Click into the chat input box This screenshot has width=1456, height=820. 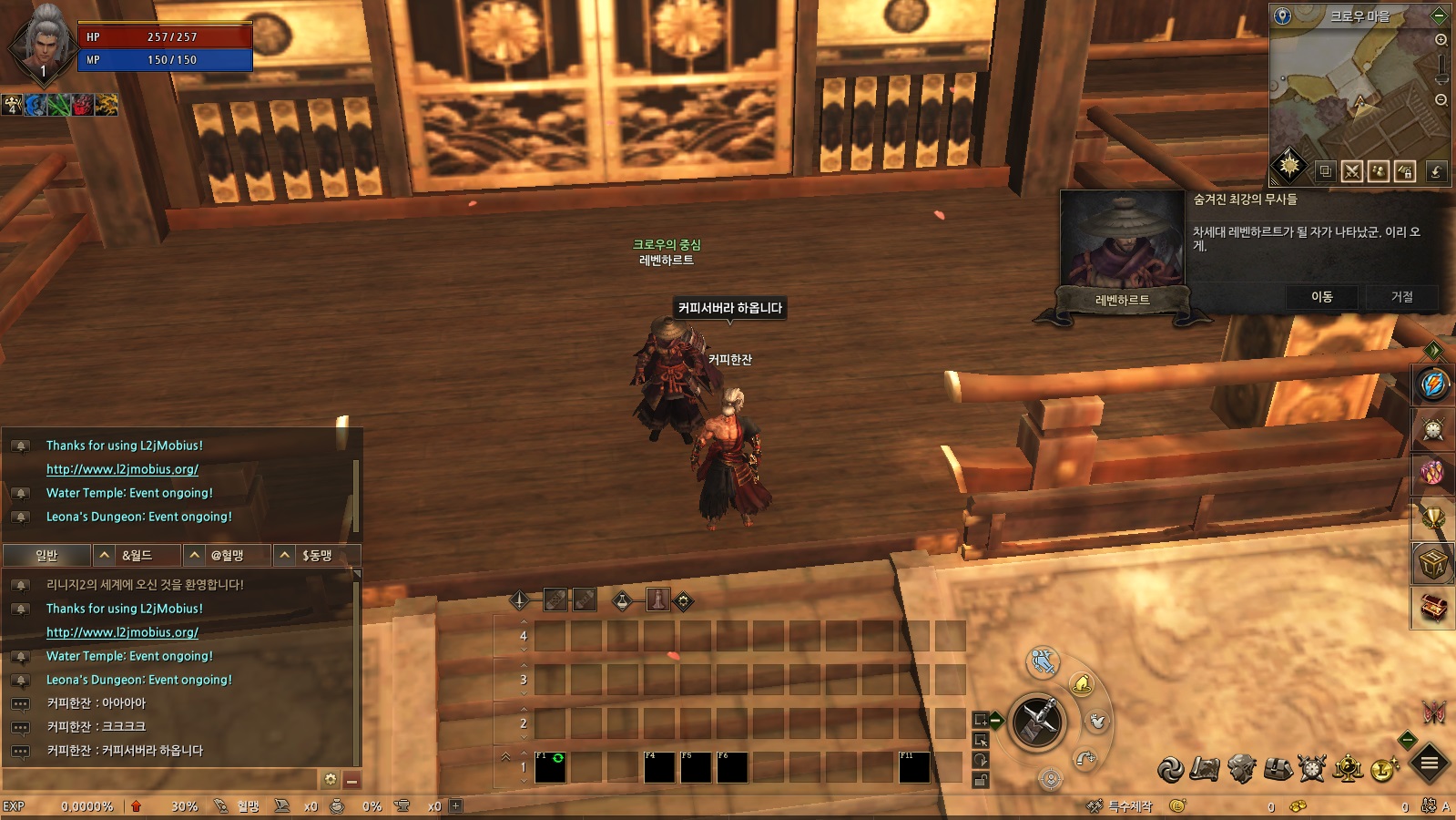tap(159, 780)
